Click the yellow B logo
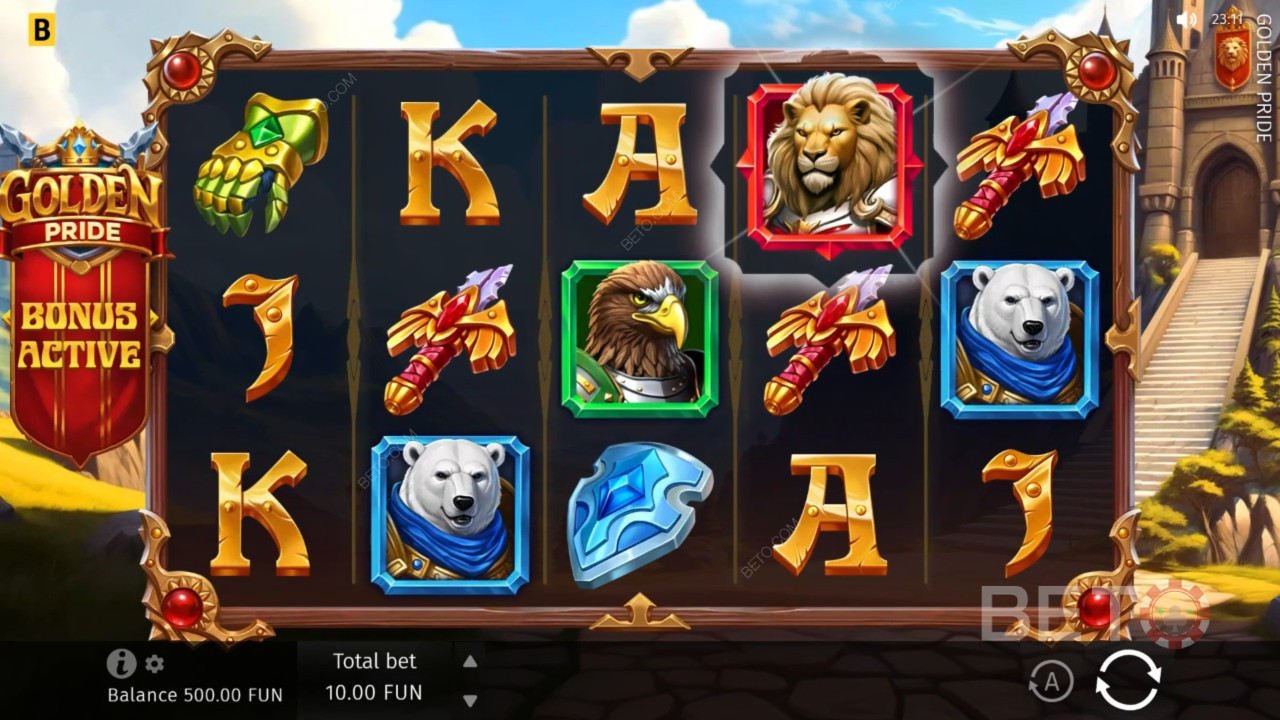 pyautogui.click(x=41, y=30)
